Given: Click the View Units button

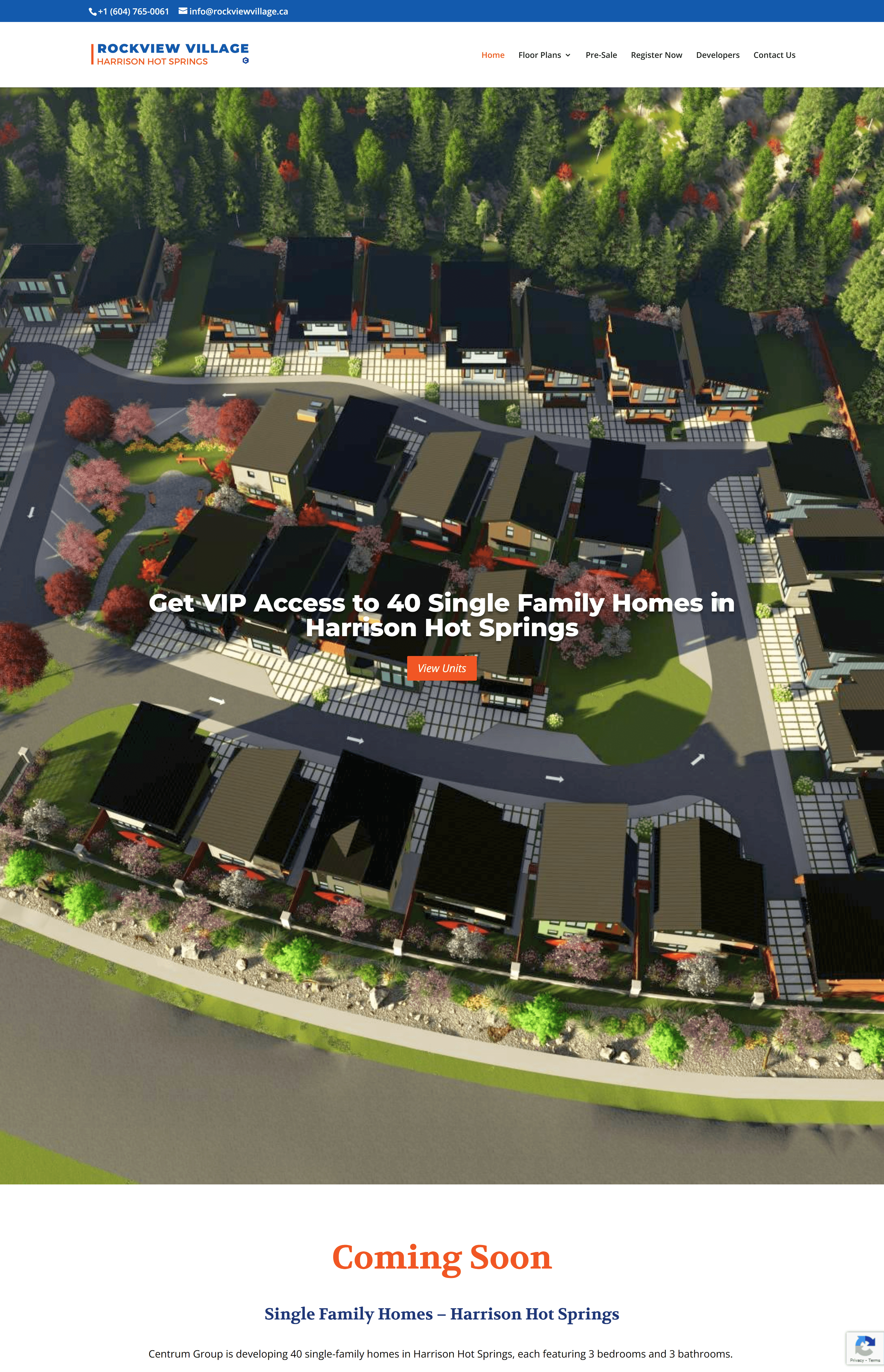Looking at the screenshot, I should click(441, 668).
